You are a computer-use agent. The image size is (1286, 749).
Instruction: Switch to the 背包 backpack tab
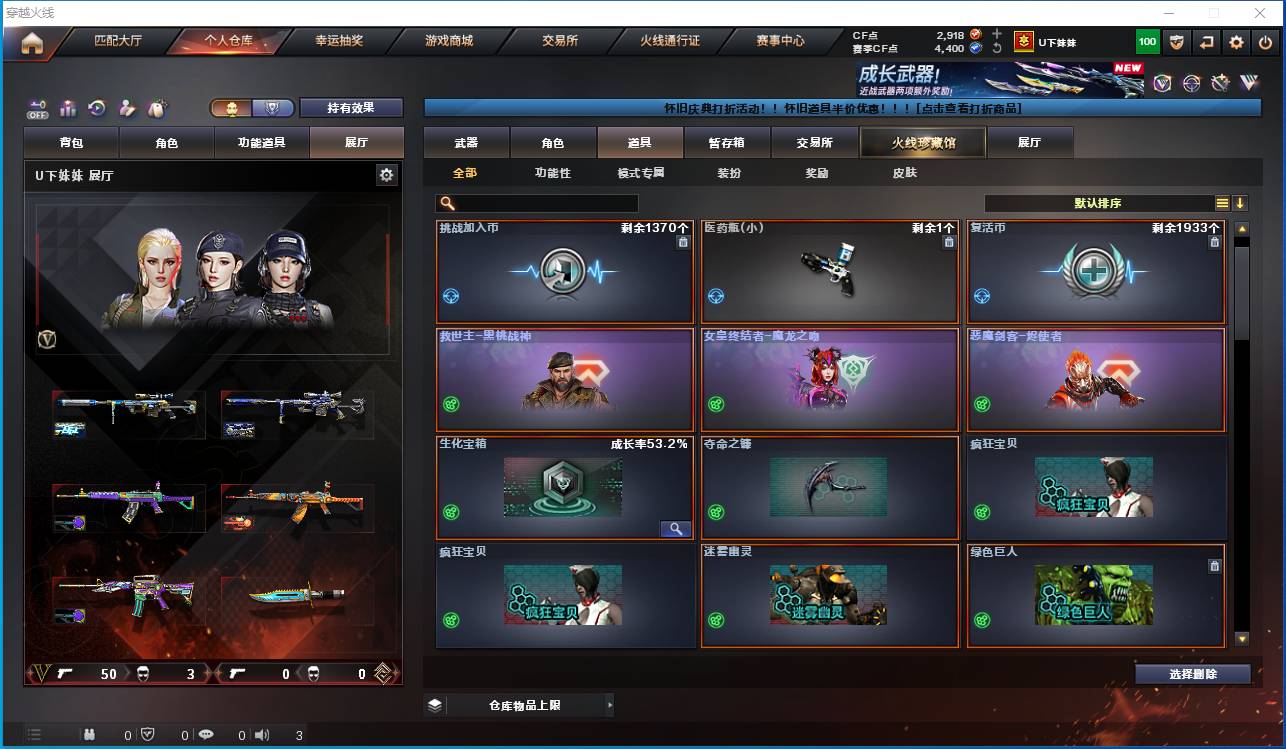coord(71,143)
